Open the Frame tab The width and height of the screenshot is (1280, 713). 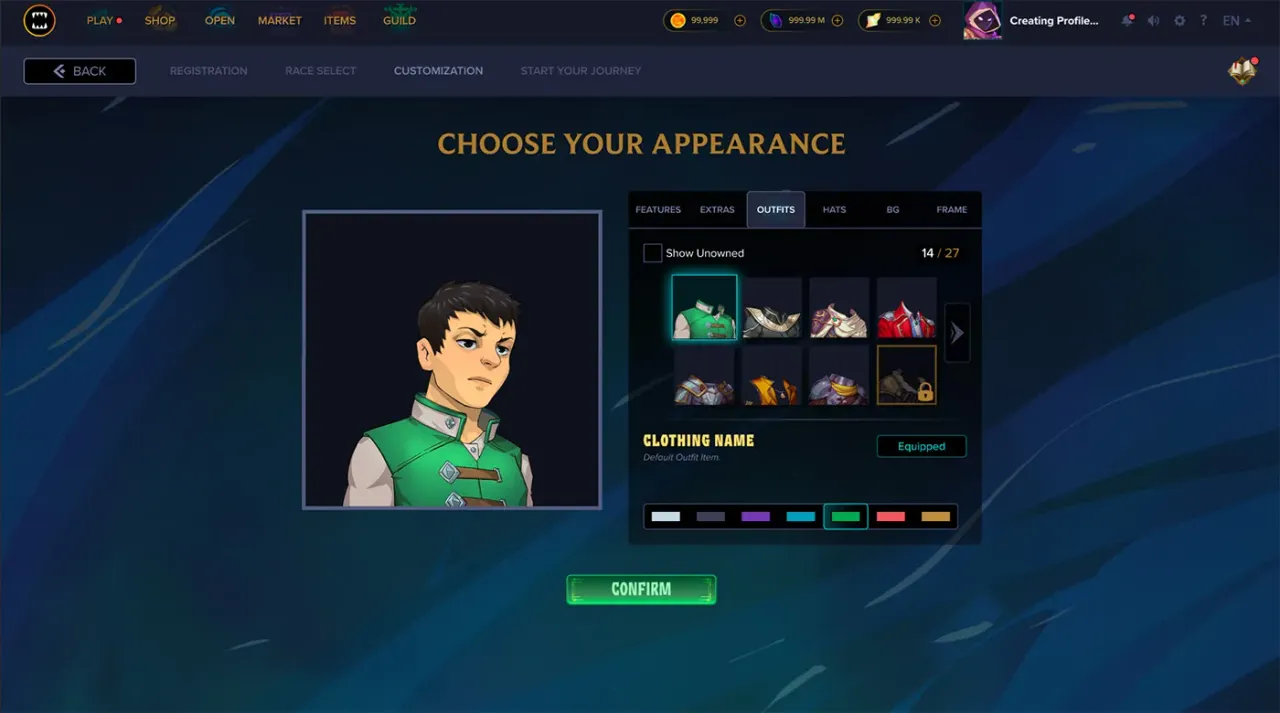[x=951, y=210]
